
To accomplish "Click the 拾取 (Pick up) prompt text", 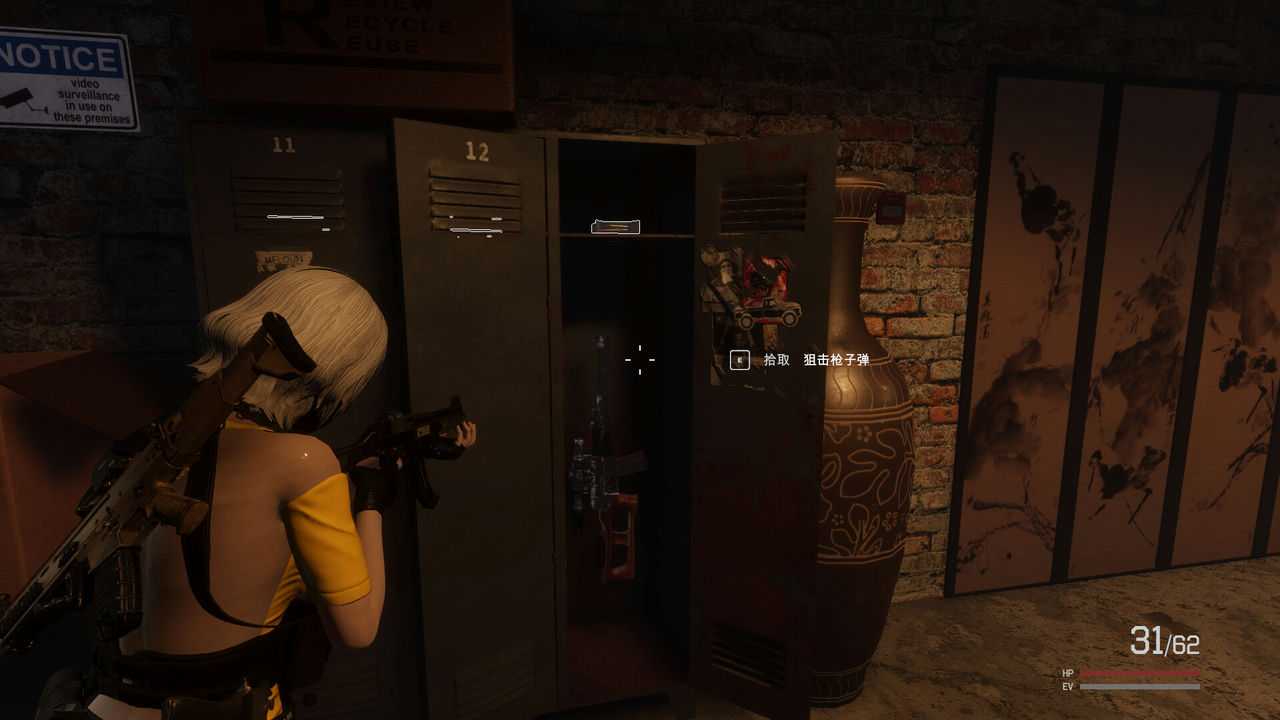I will pyautogui.click(x=776, y=360).
